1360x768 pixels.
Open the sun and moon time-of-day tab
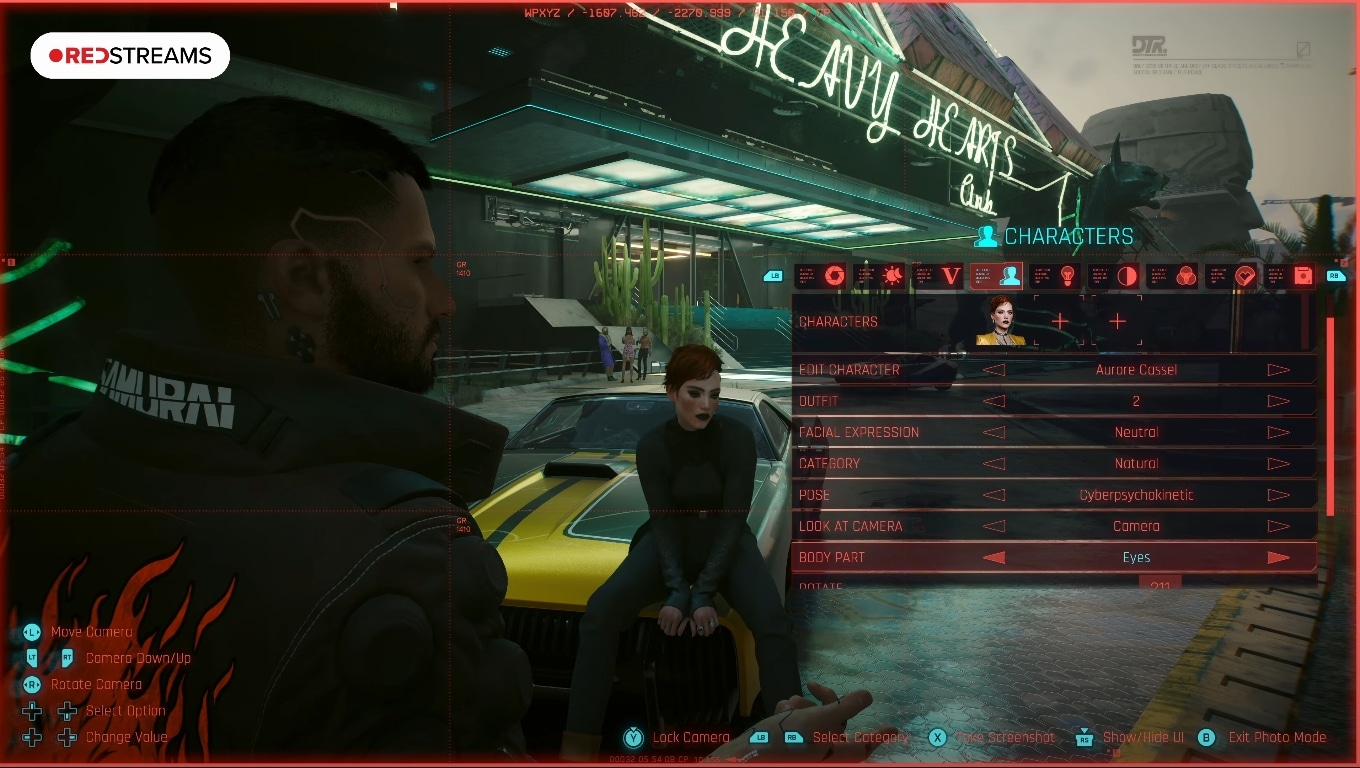pos(892,276)
